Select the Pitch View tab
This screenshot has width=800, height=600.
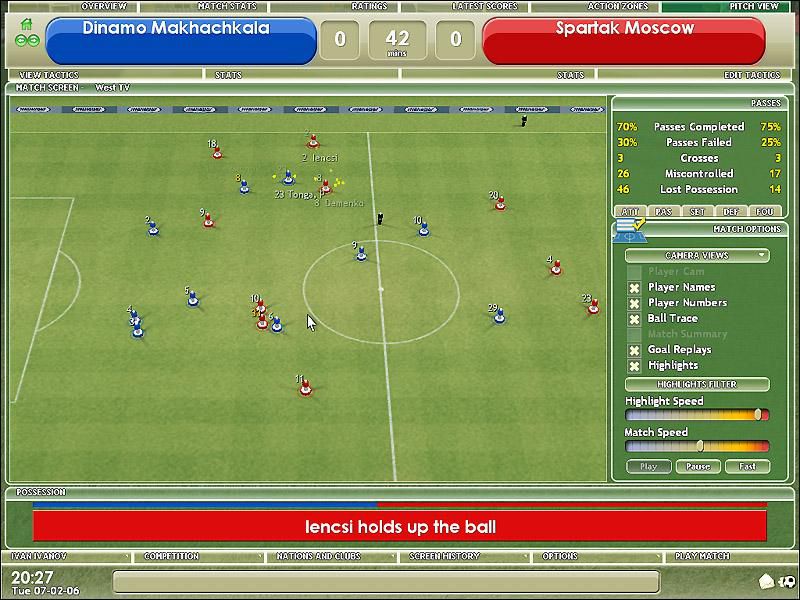754,6
